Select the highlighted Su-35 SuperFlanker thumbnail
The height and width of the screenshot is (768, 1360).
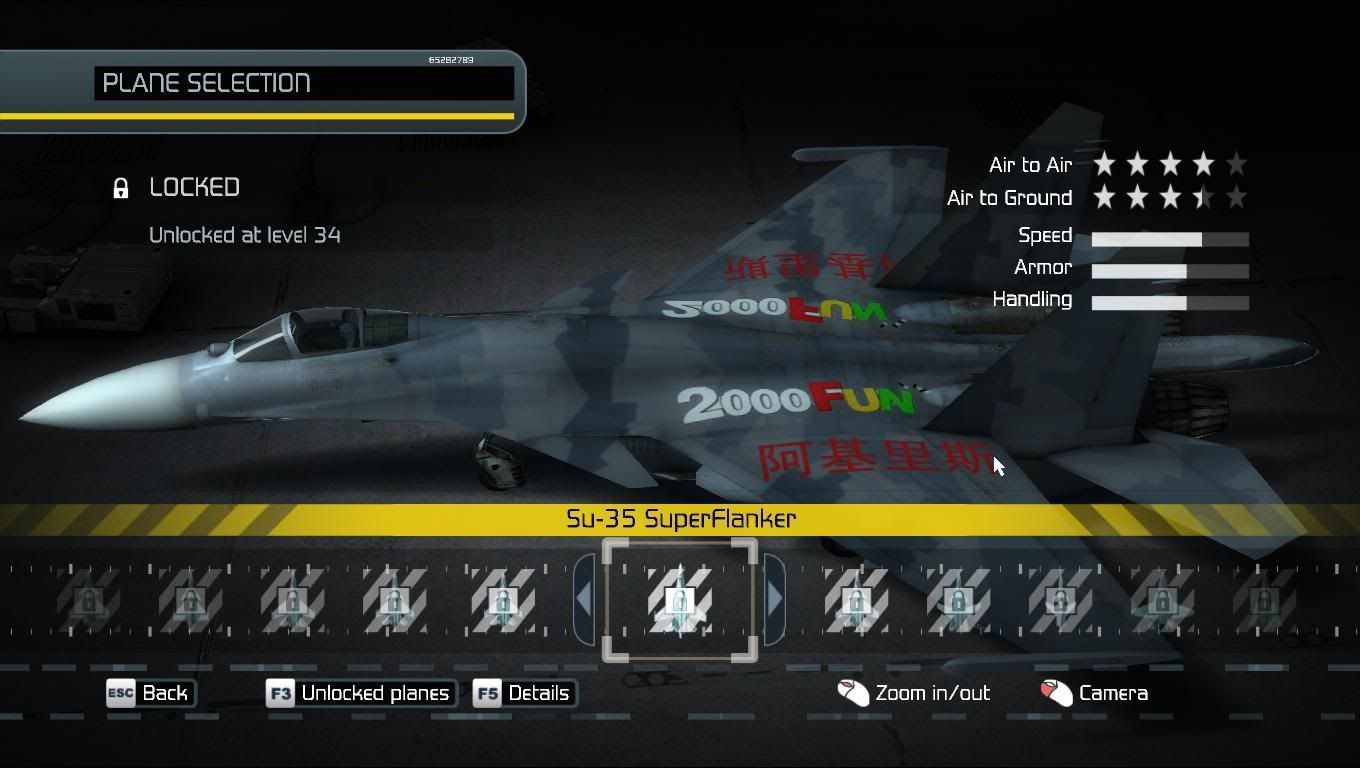(680, 600)
